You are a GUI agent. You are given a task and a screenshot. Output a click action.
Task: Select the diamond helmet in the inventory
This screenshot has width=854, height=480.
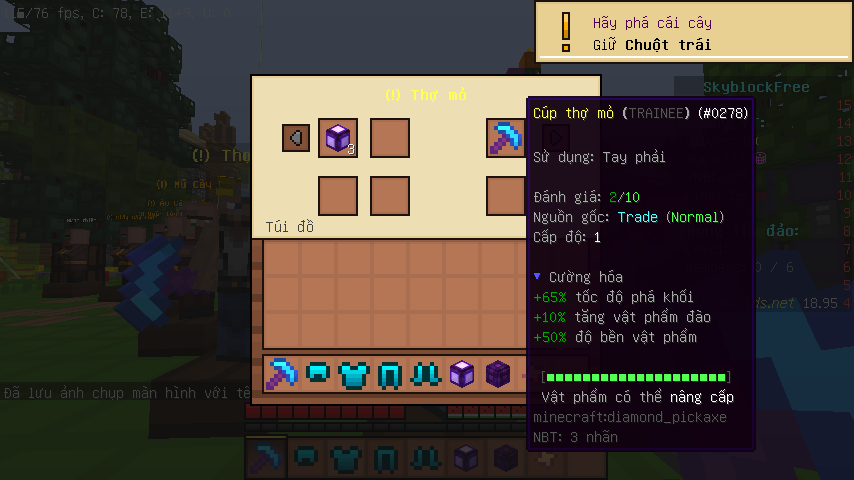[x=319, y=375]
